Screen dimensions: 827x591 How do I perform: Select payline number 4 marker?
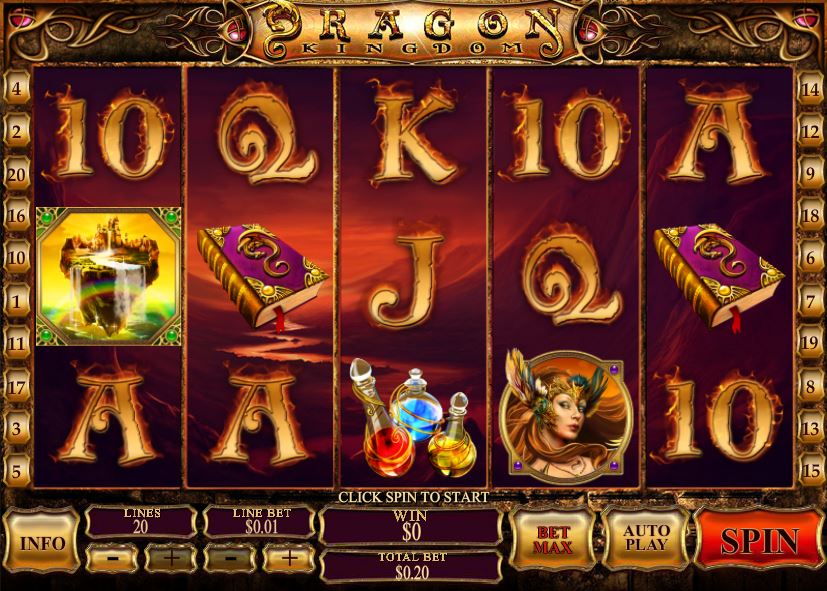click(17, 88)
